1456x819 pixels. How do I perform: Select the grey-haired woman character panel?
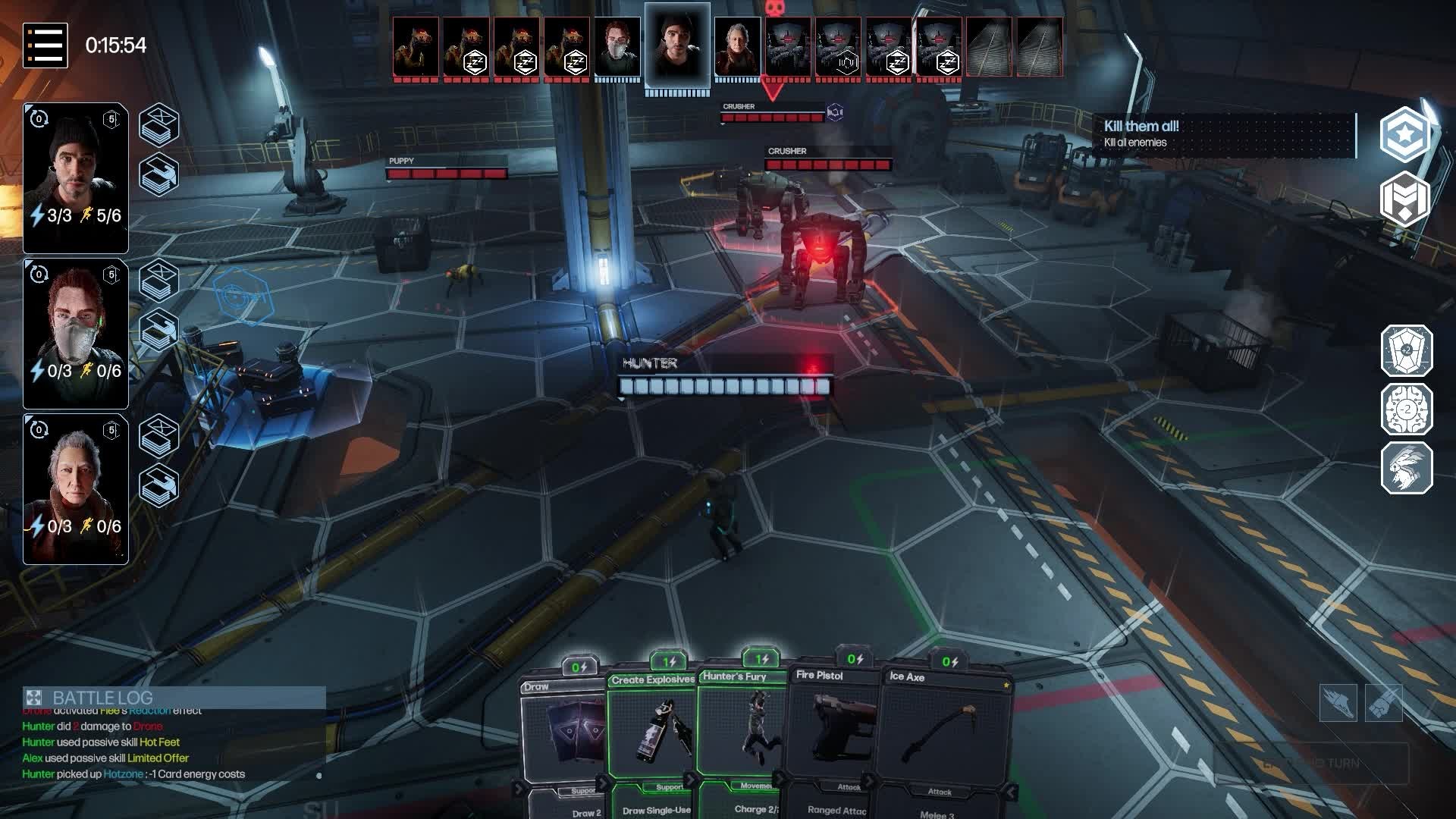[76, 489]
